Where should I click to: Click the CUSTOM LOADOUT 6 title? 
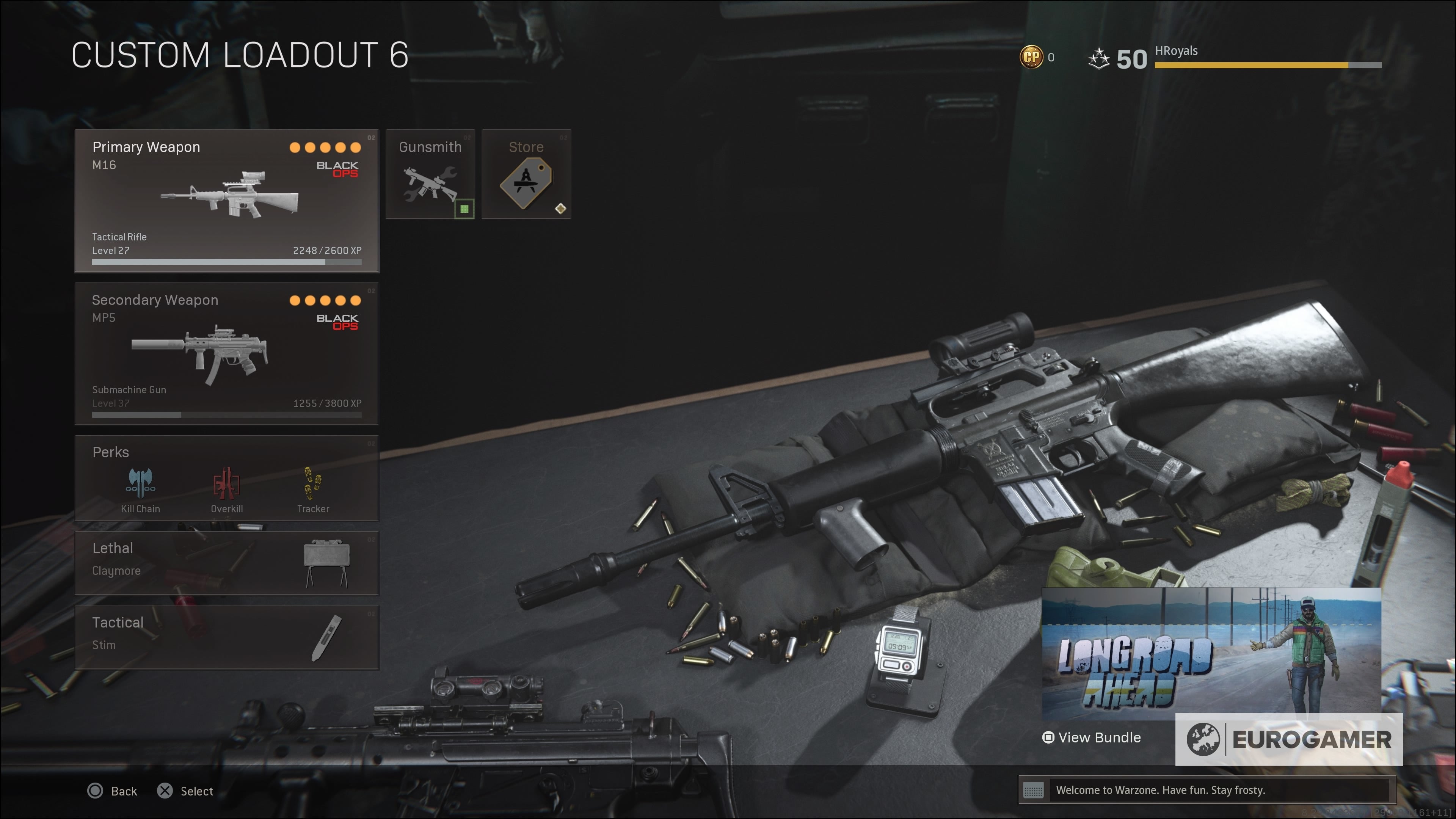[241, 55]
